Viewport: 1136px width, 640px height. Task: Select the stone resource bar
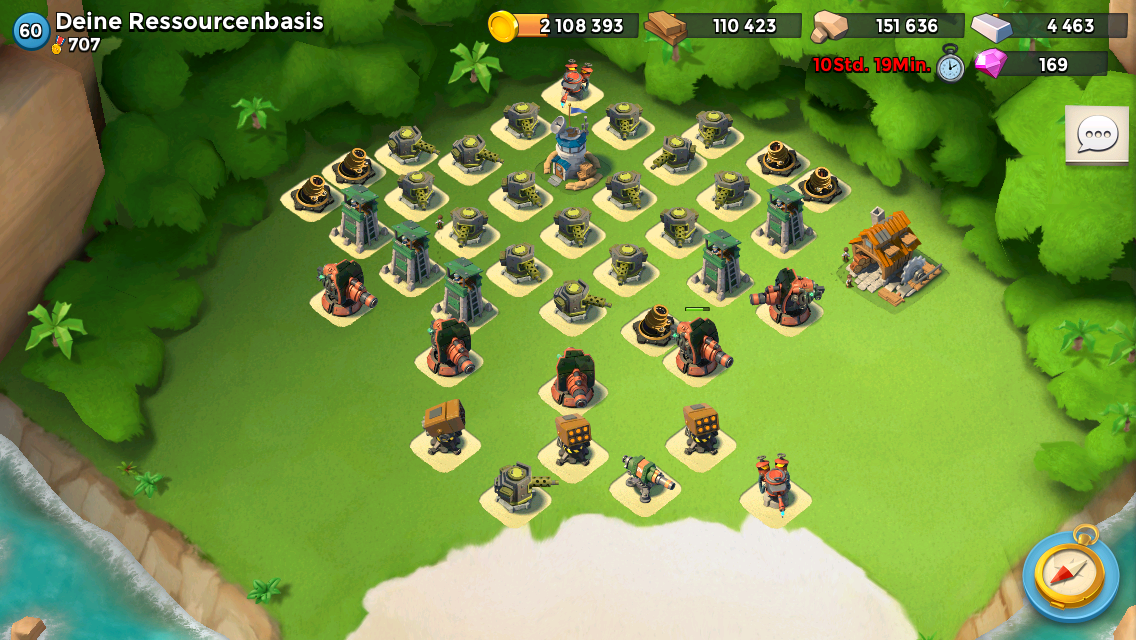click(x=888, y=26)
